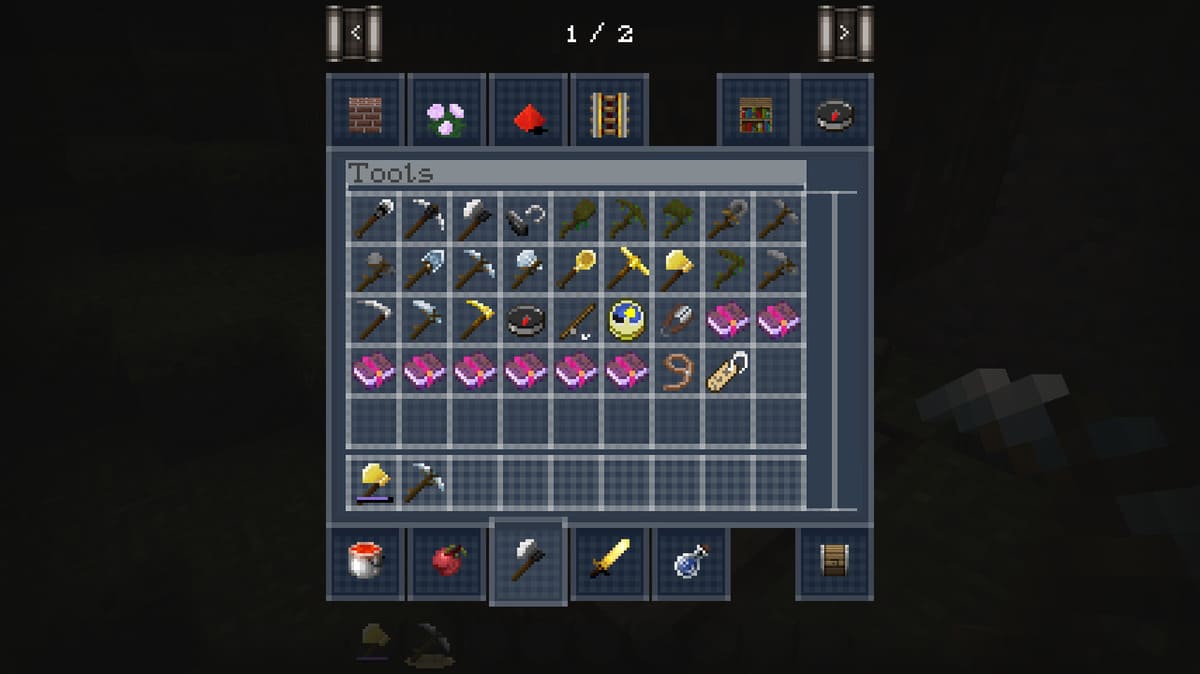This screenshot has width=1200, height=674.
Task: Open the bookshelf Miscellaneous tab
Action: (755, 113)
